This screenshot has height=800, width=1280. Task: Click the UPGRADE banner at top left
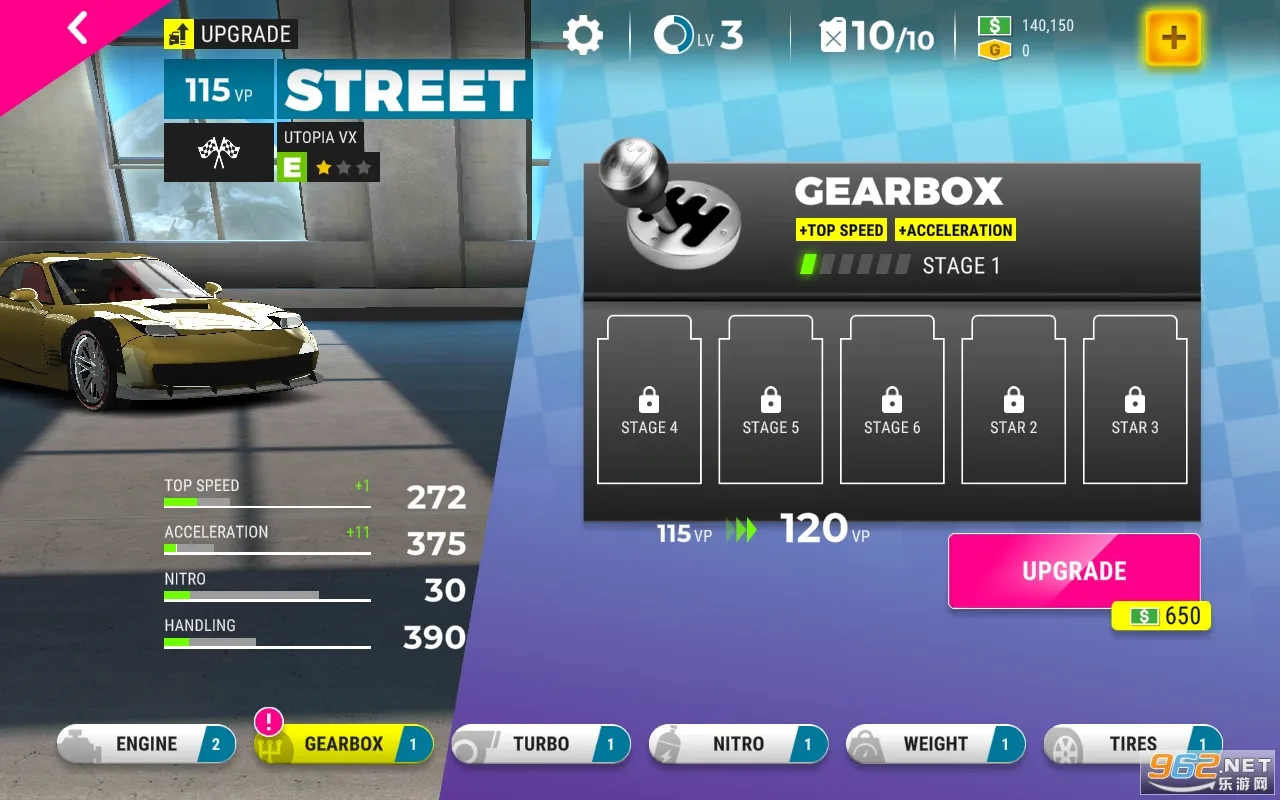pyautogui.click(x=229, y=33)
